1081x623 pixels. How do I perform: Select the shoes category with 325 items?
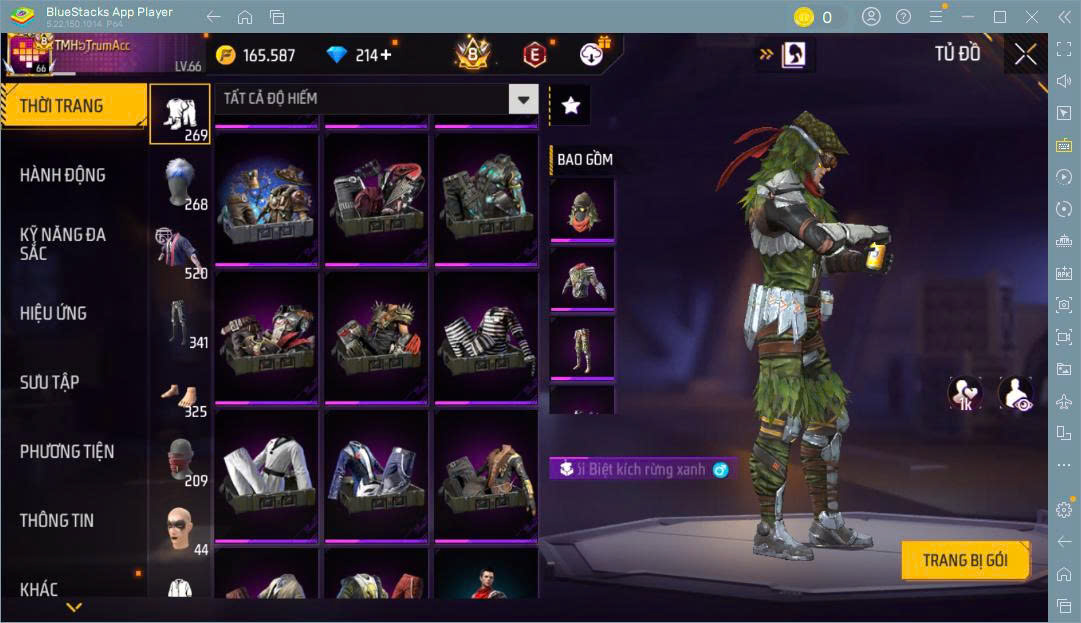point(181,392)
